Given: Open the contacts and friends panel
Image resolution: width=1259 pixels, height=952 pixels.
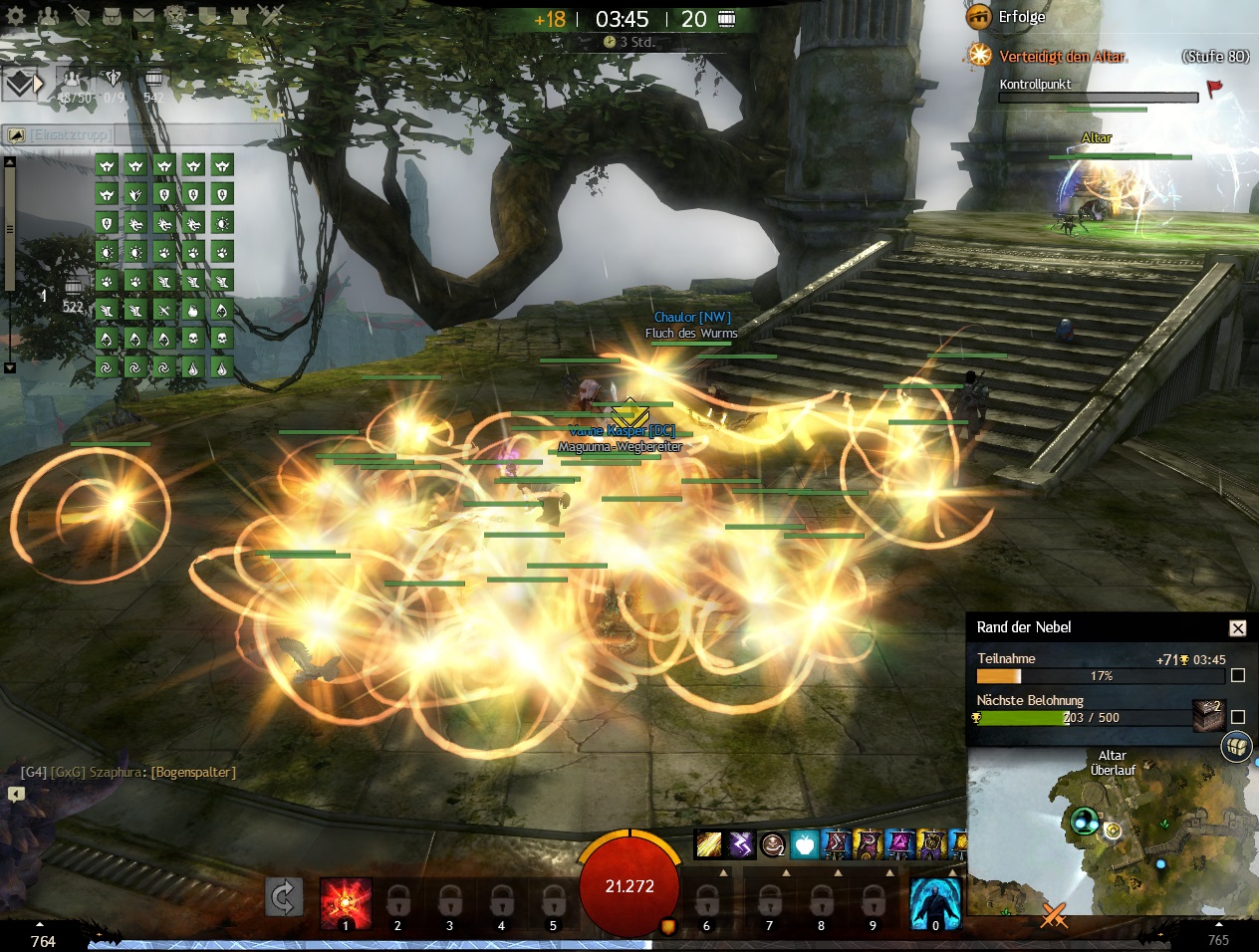Looking at the screenshot, I should tap(47, 16).
